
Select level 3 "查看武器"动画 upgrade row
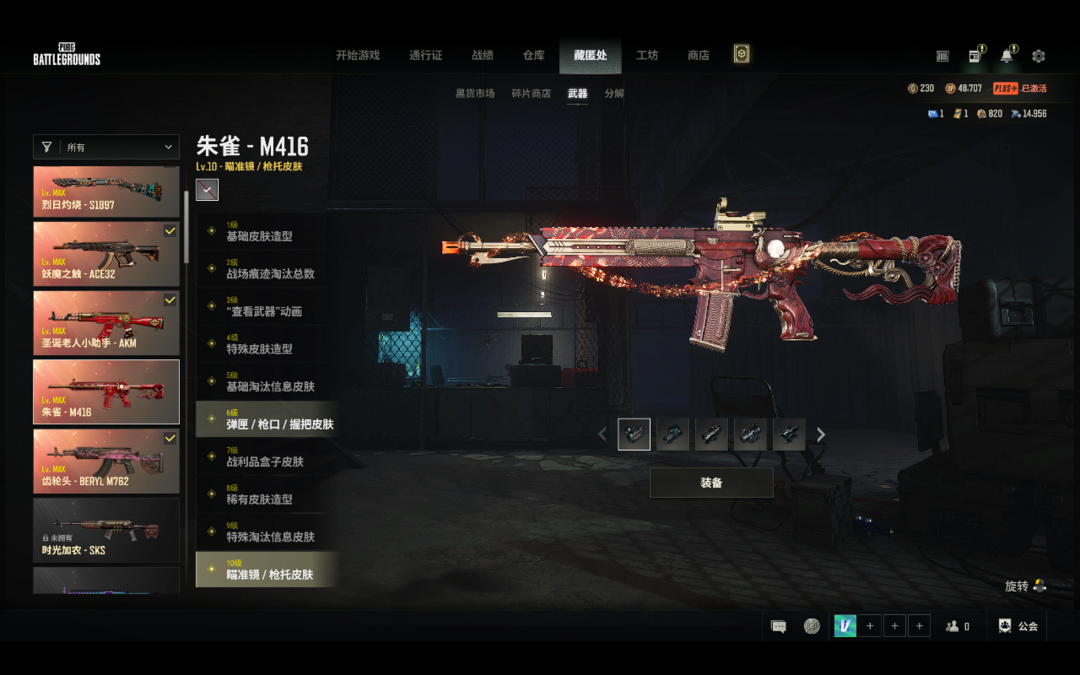[266, 306]
